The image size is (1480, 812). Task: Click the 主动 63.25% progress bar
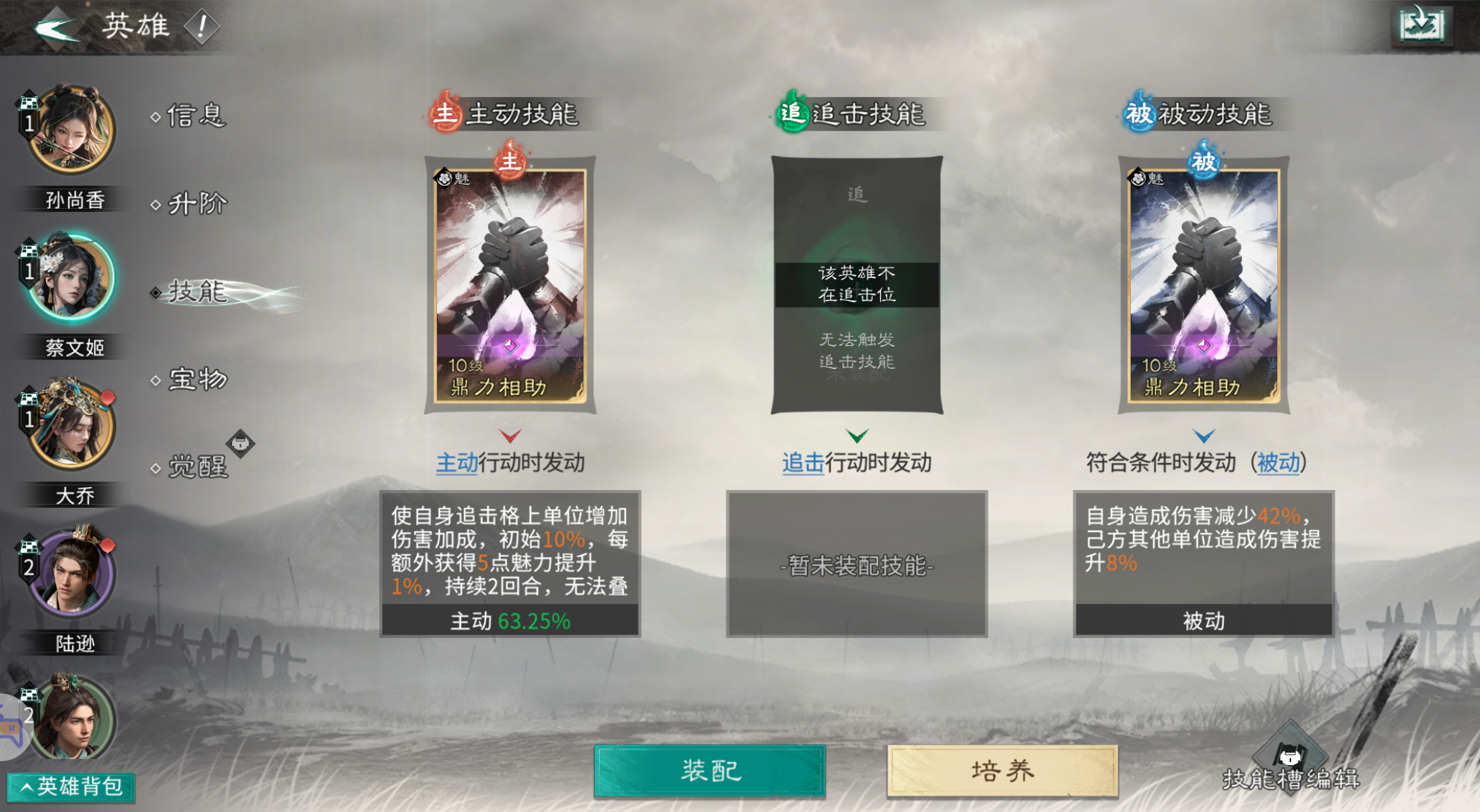pyautogui.click(x=509, y=620)
